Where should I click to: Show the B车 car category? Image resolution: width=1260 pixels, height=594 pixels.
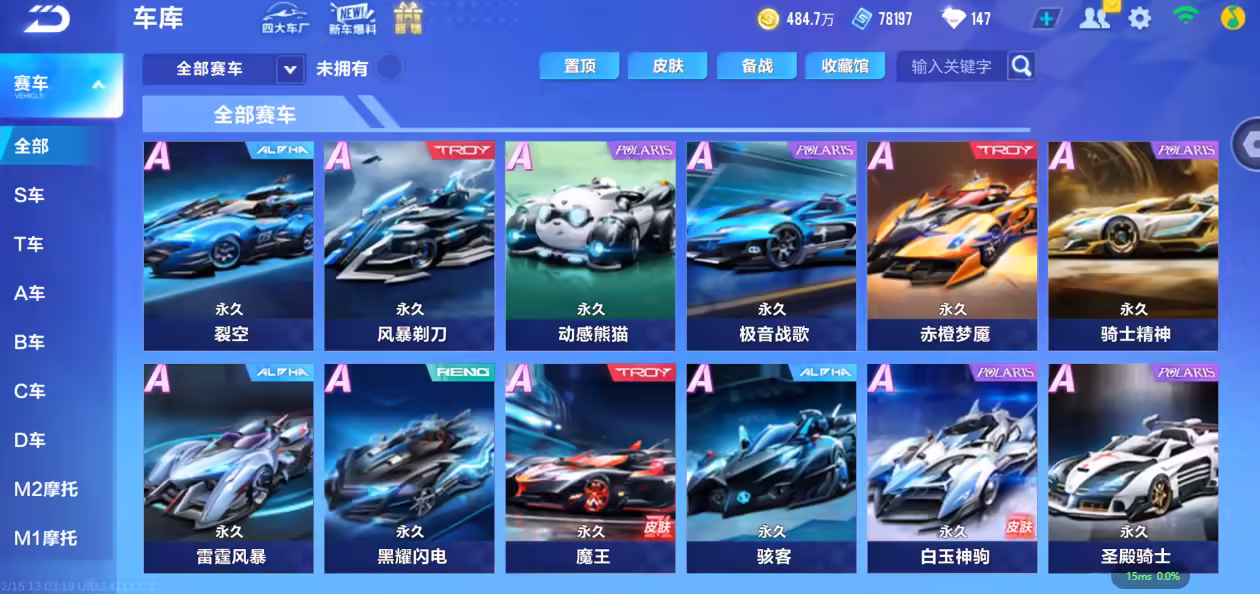tap(29, 342)
